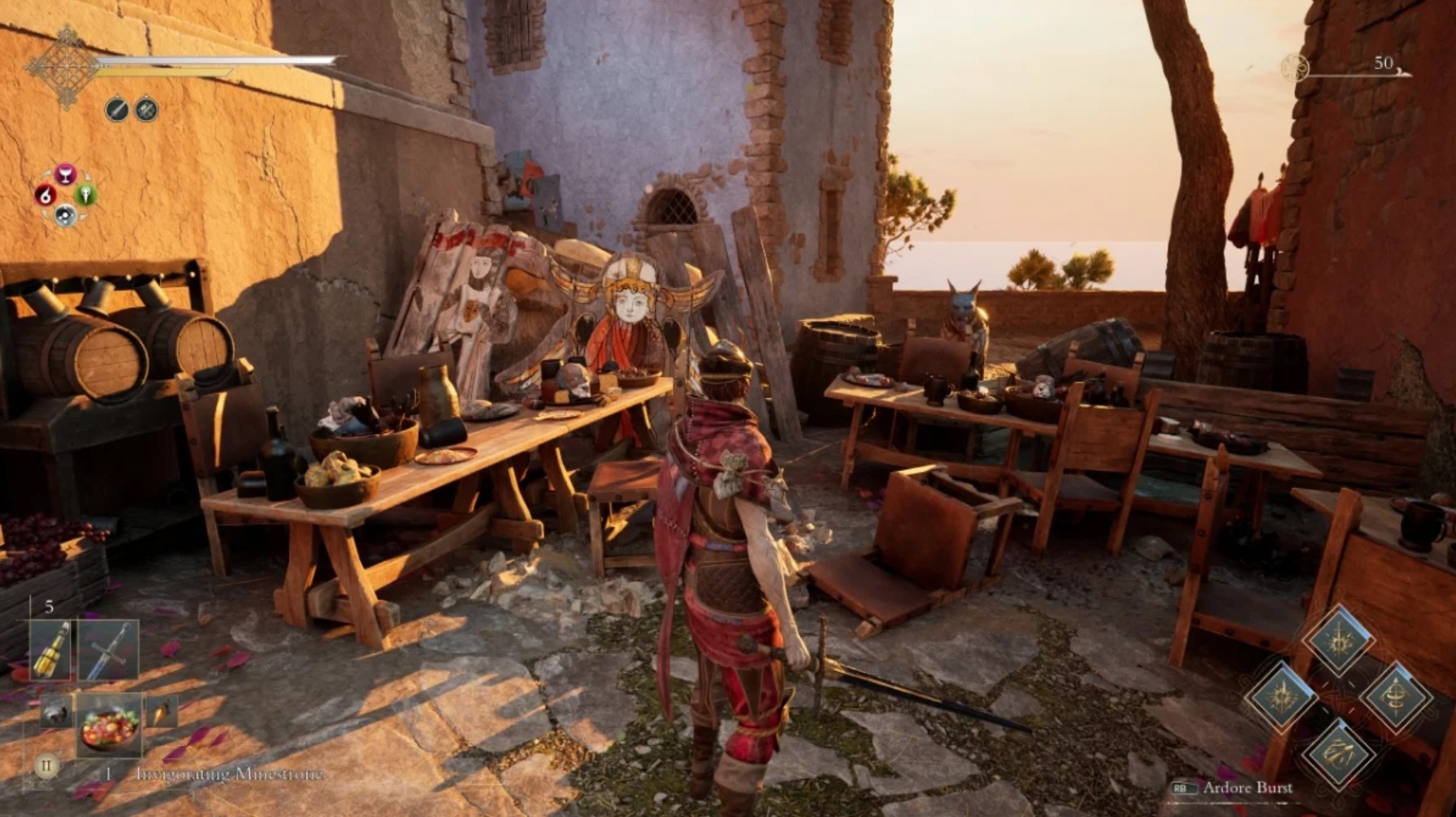Click the green plague-mask icon
Image resolution: width=1456 pixels, height=817 pixels.
86,195
